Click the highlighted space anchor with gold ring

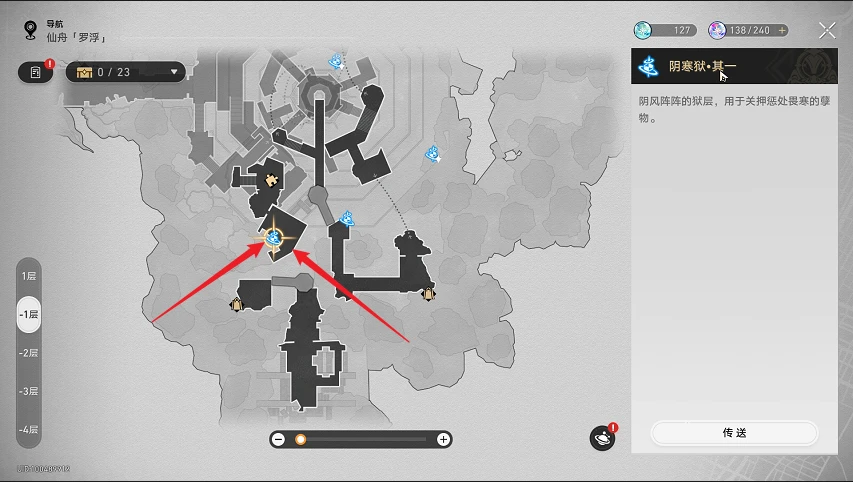273,238
